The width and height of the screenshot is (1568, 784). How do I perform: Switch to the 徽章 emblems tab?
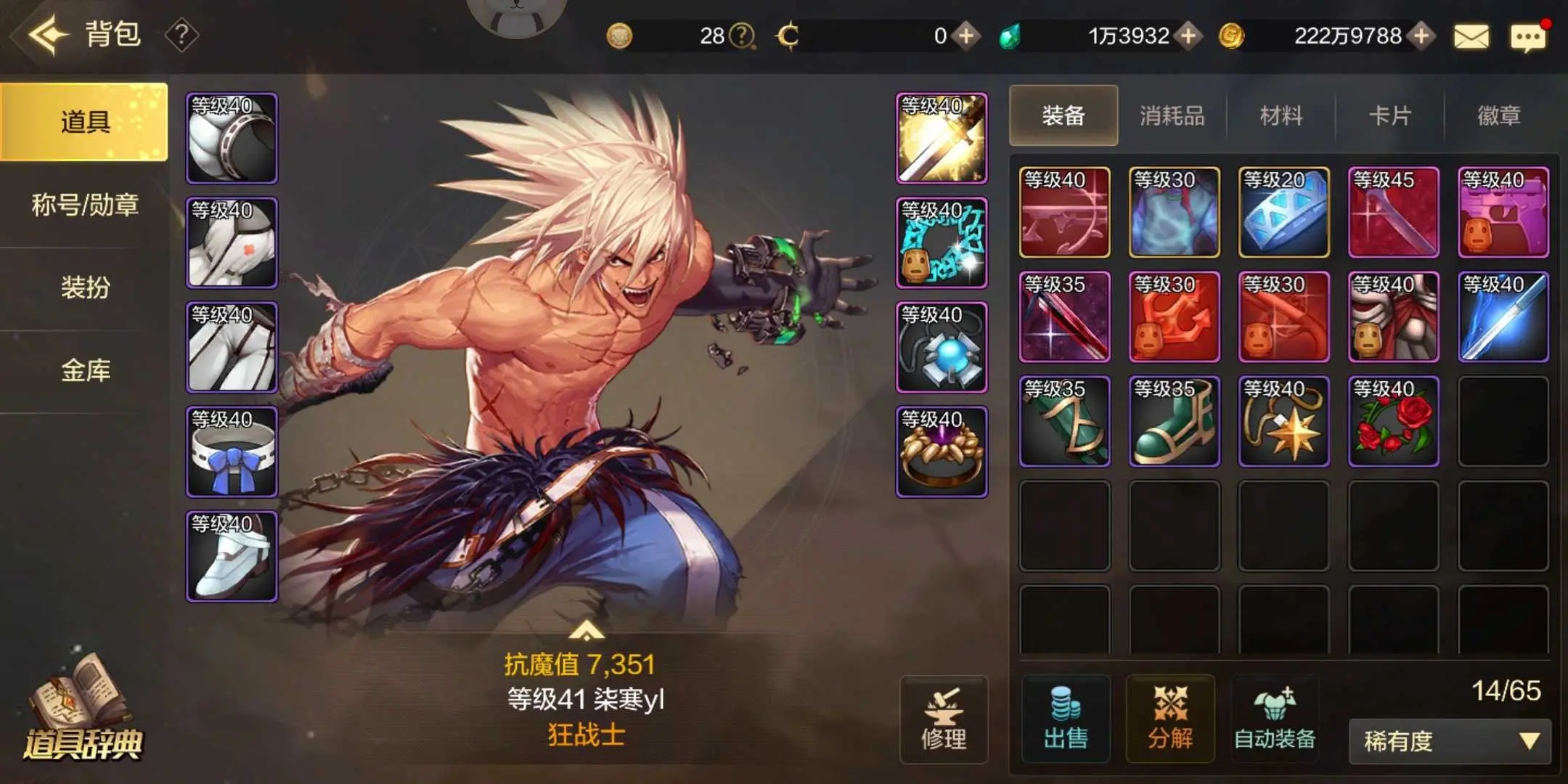click(1498, 115)
